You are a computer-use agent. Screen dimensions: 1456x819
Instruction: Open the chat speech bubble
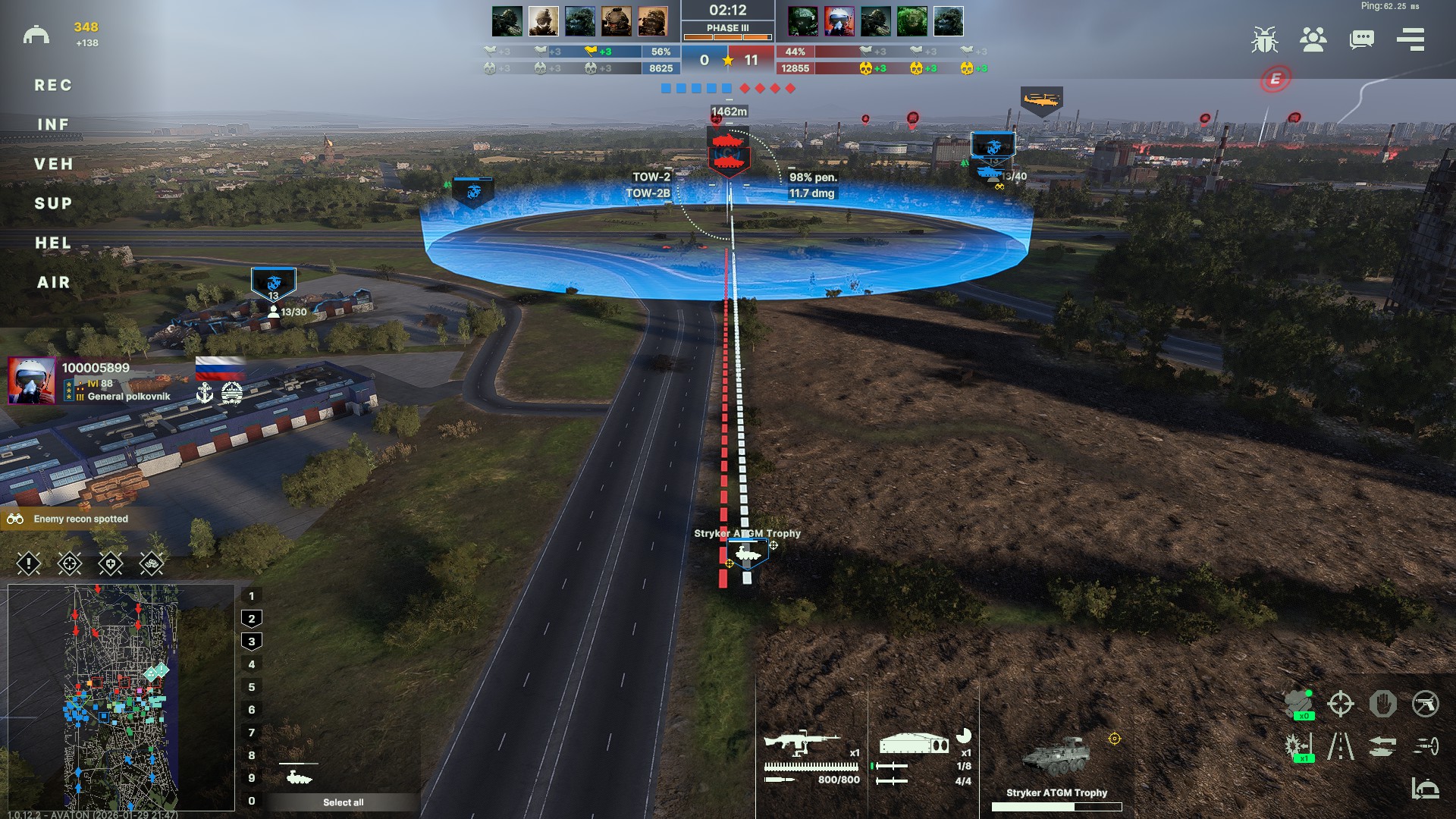(x=1361, y=39)
